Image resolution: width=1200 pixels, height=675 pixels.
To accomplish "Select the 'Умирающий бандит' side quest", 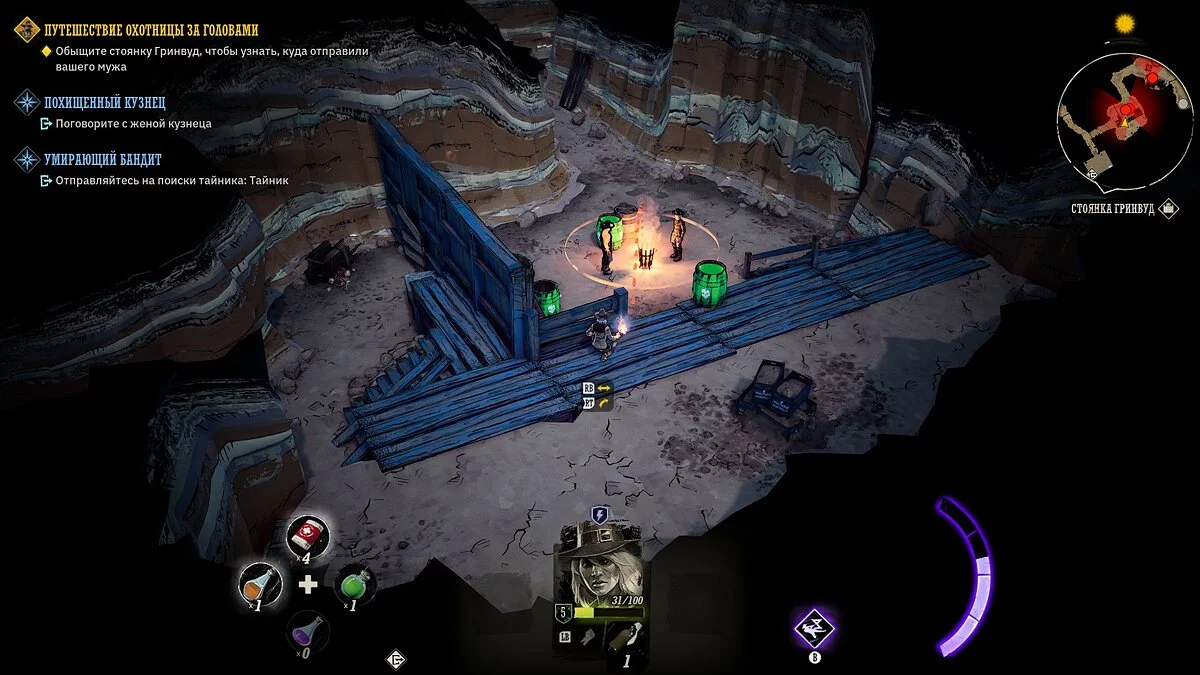I will [102, 159].
